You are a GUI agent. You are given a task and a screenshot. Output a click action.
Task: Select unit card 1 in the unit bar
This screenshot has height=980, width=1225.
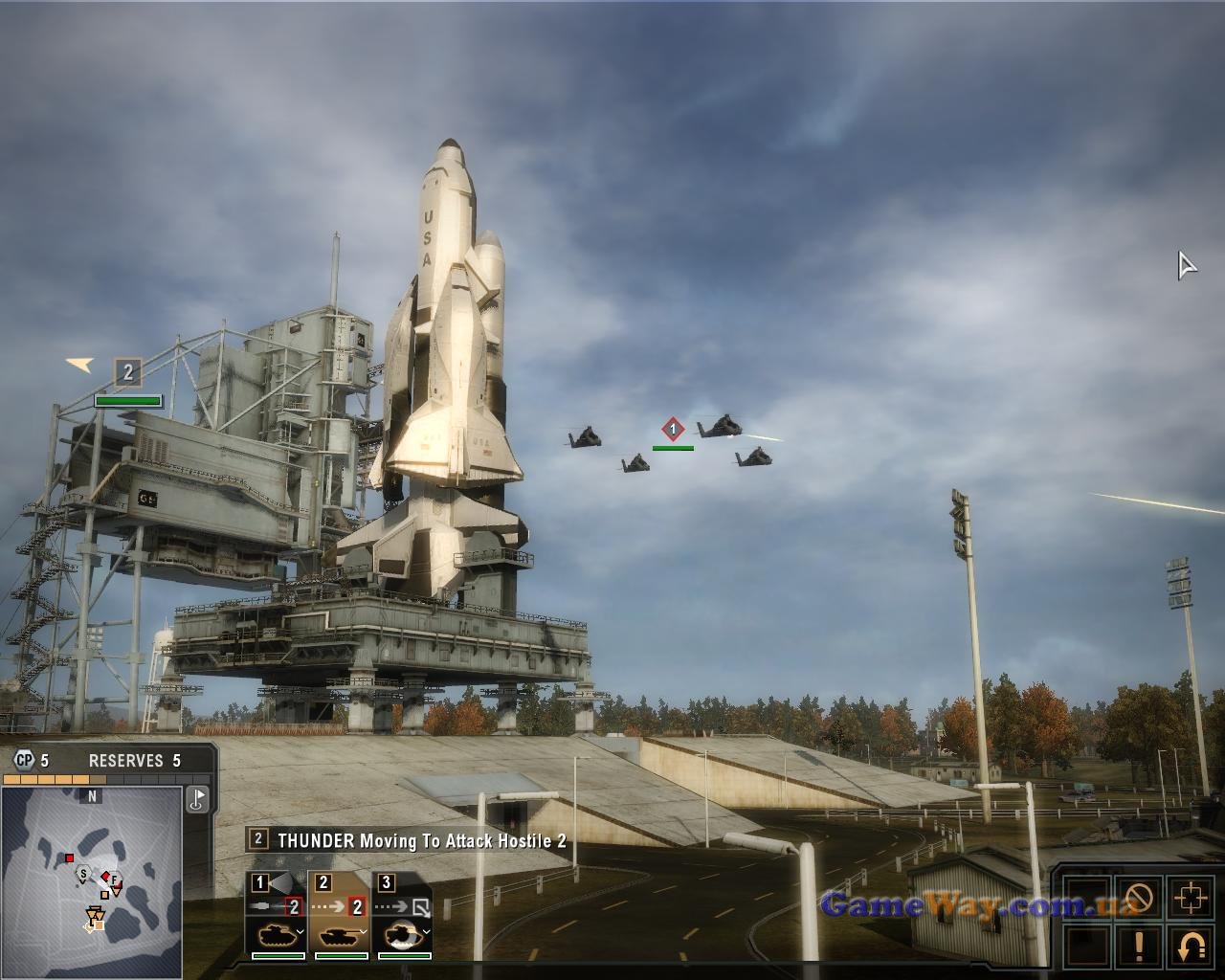pos(277,915)
